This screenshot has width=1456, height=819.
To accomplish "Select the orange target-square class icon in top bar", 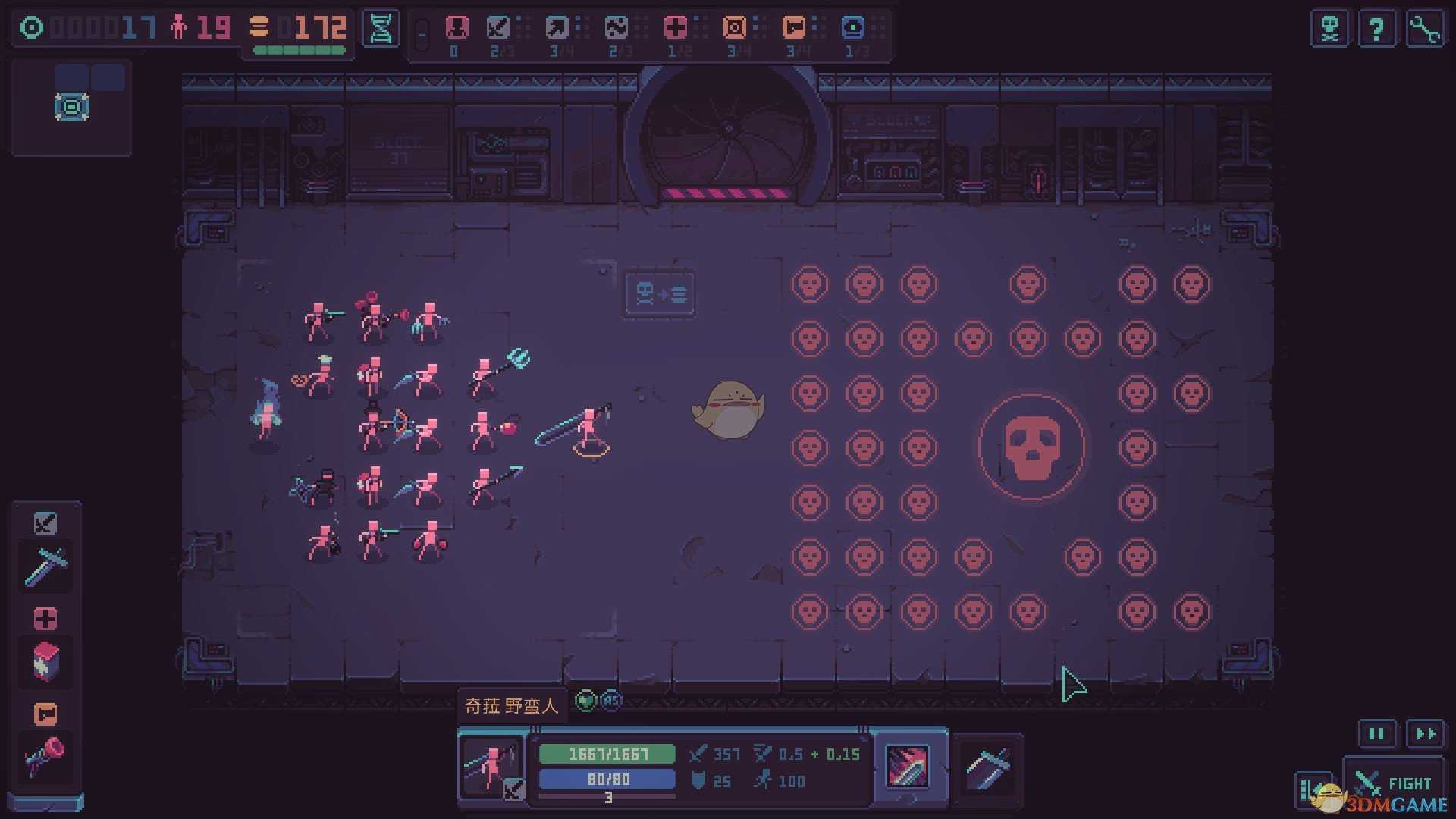I will 734,28.
